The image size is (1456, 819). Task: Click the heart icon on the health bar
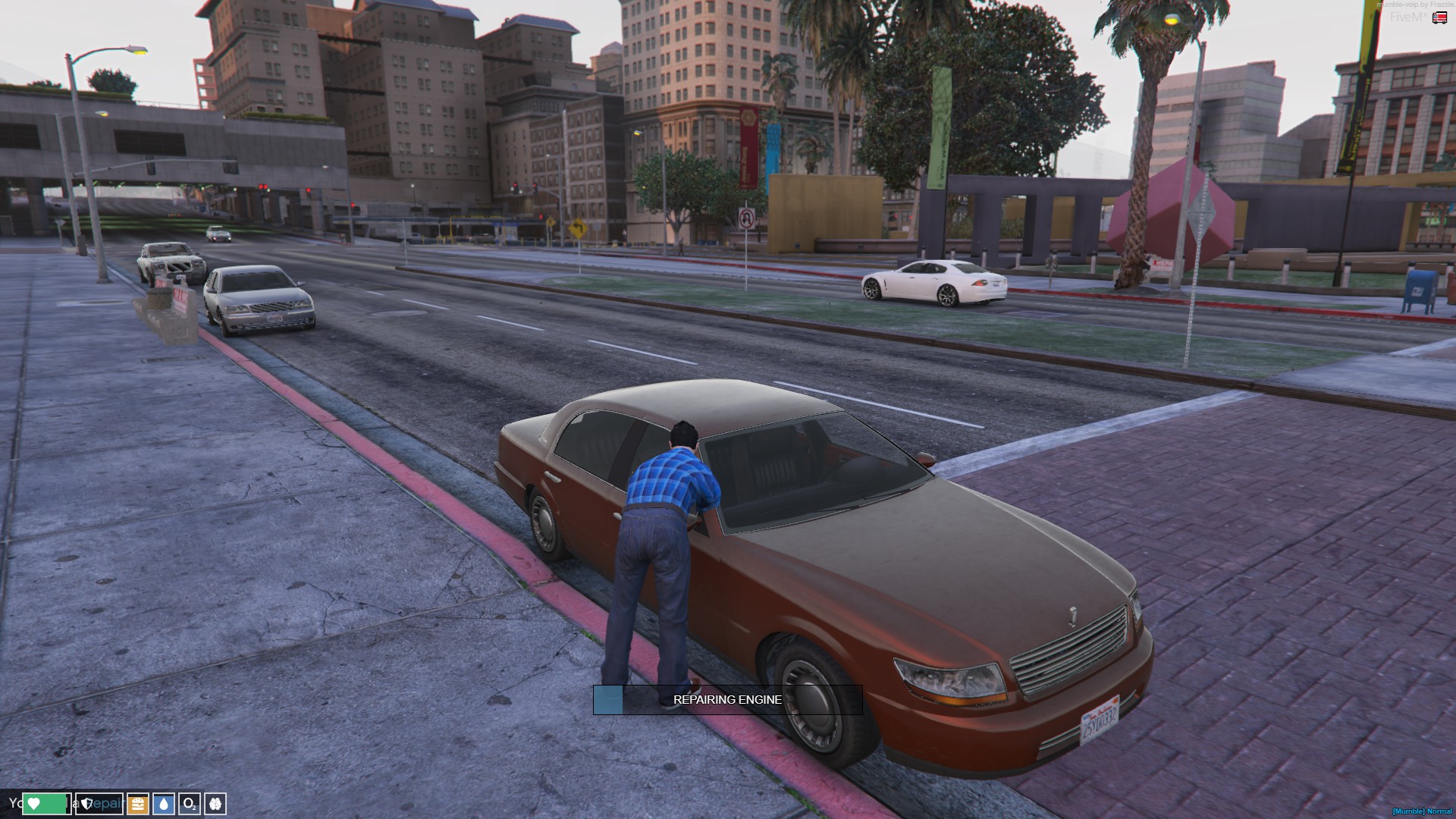(33, 804)
